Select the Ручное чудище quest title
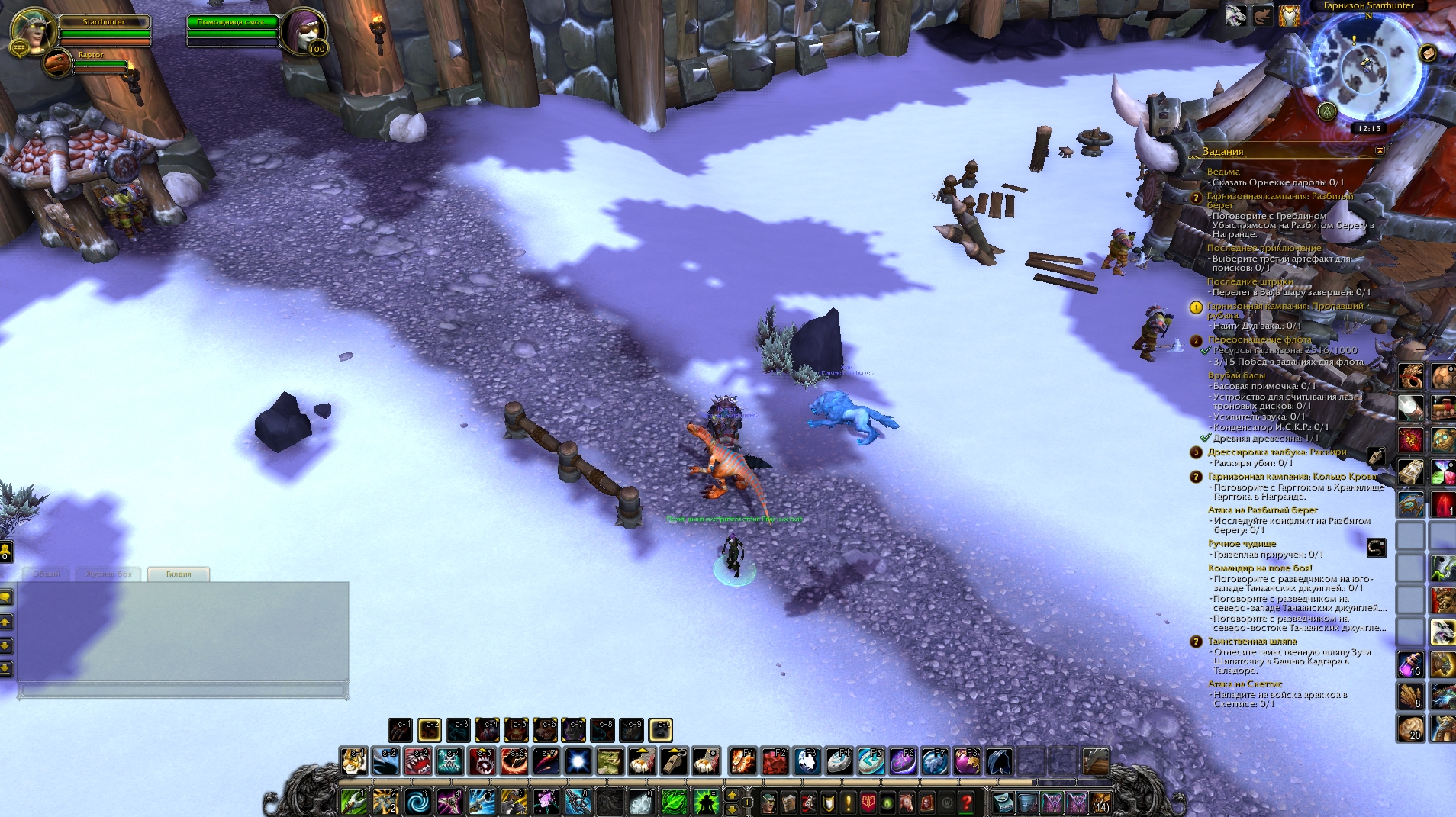Image resolution: width=1456 pixels, height=817 pixels. [1242, 544]
